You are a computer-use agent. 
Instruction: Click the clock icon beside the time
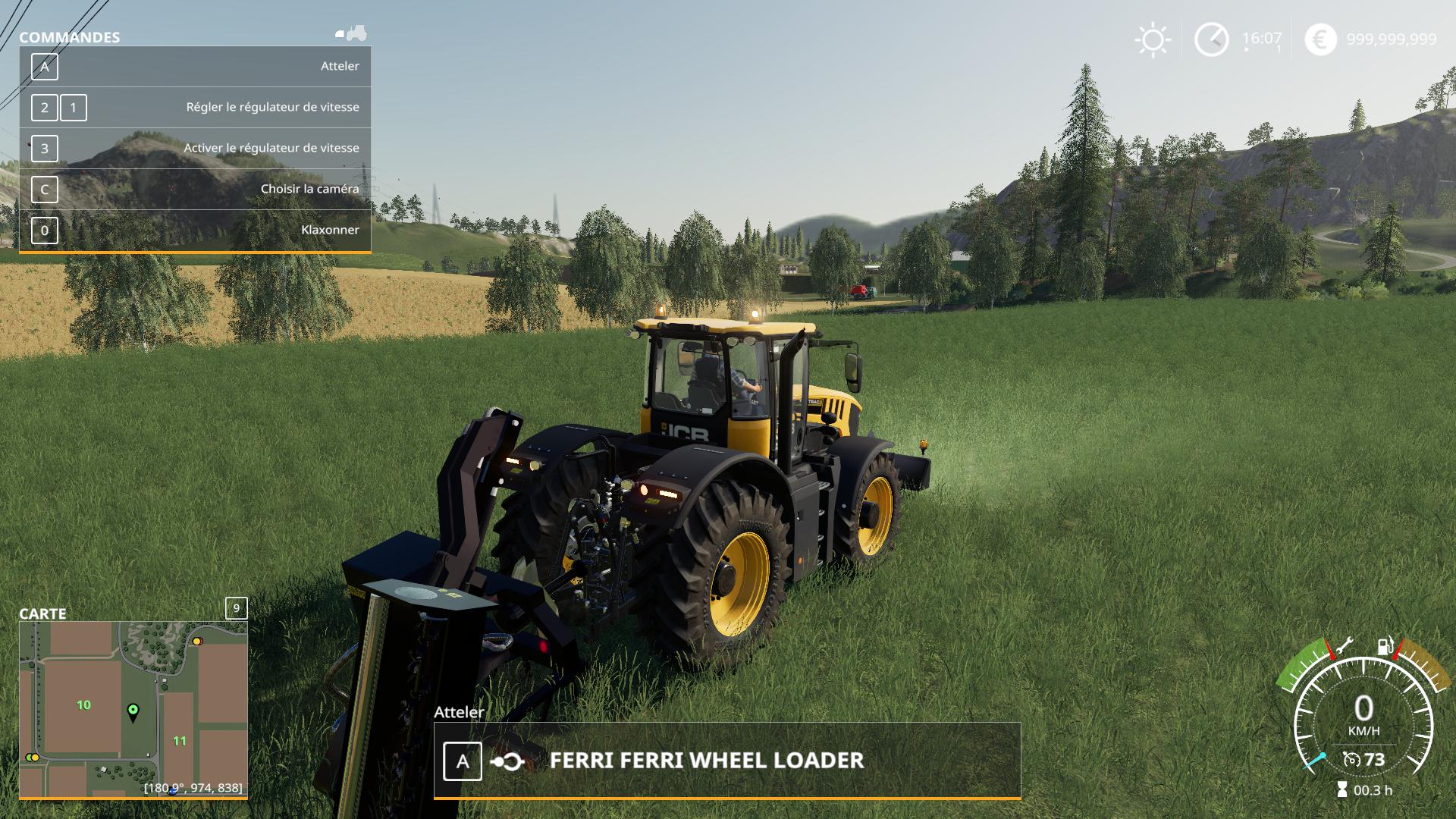(x=1211, y=39)
